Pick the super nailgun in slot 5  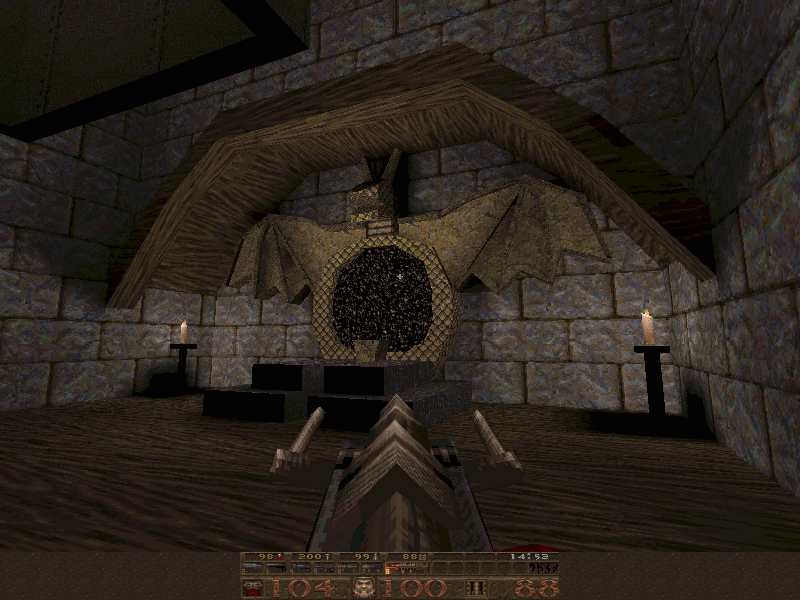pos(325,568)
